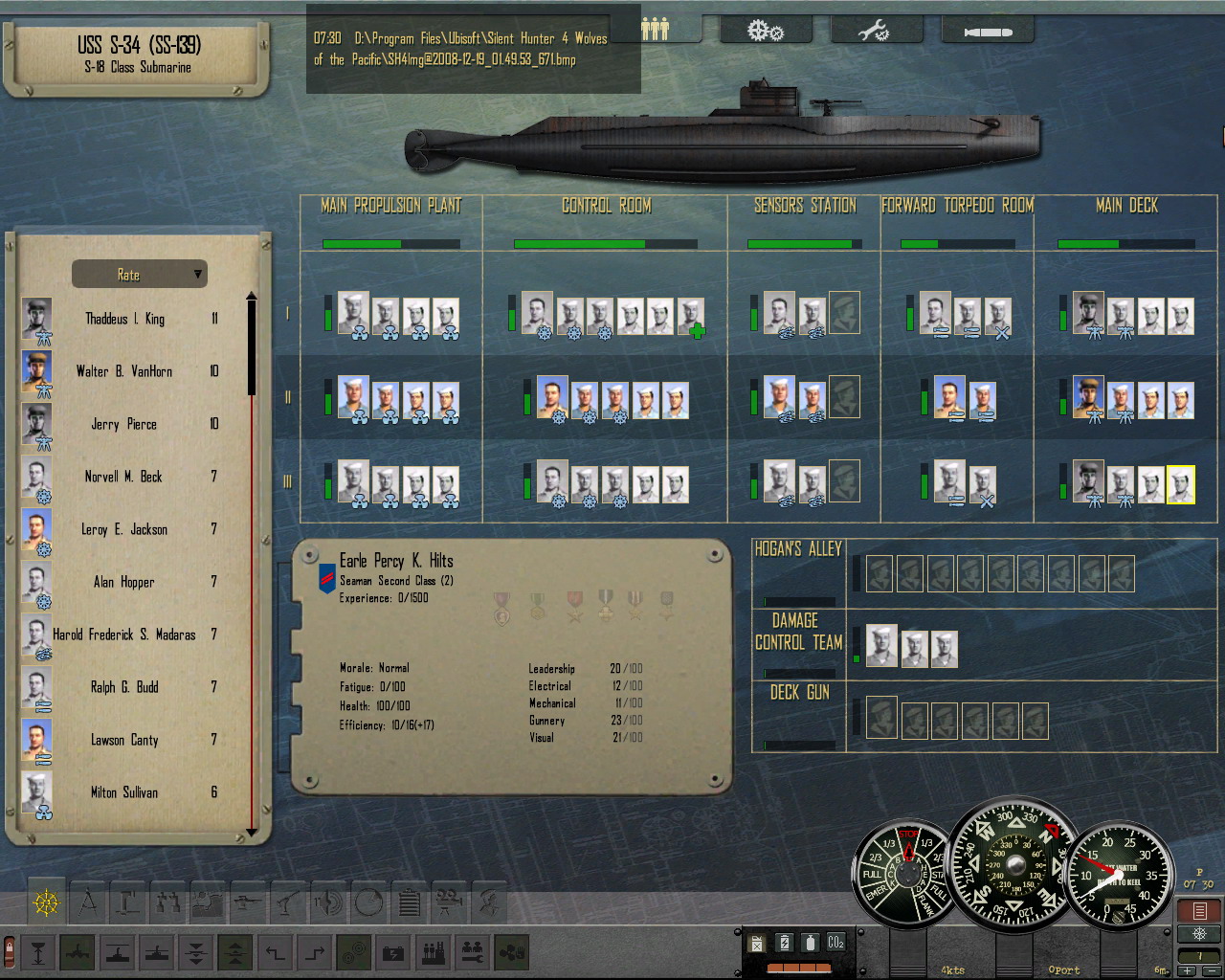Switch to the gears subsystems tab
This screenshot has height=980, width=1225.
[765, 32]
